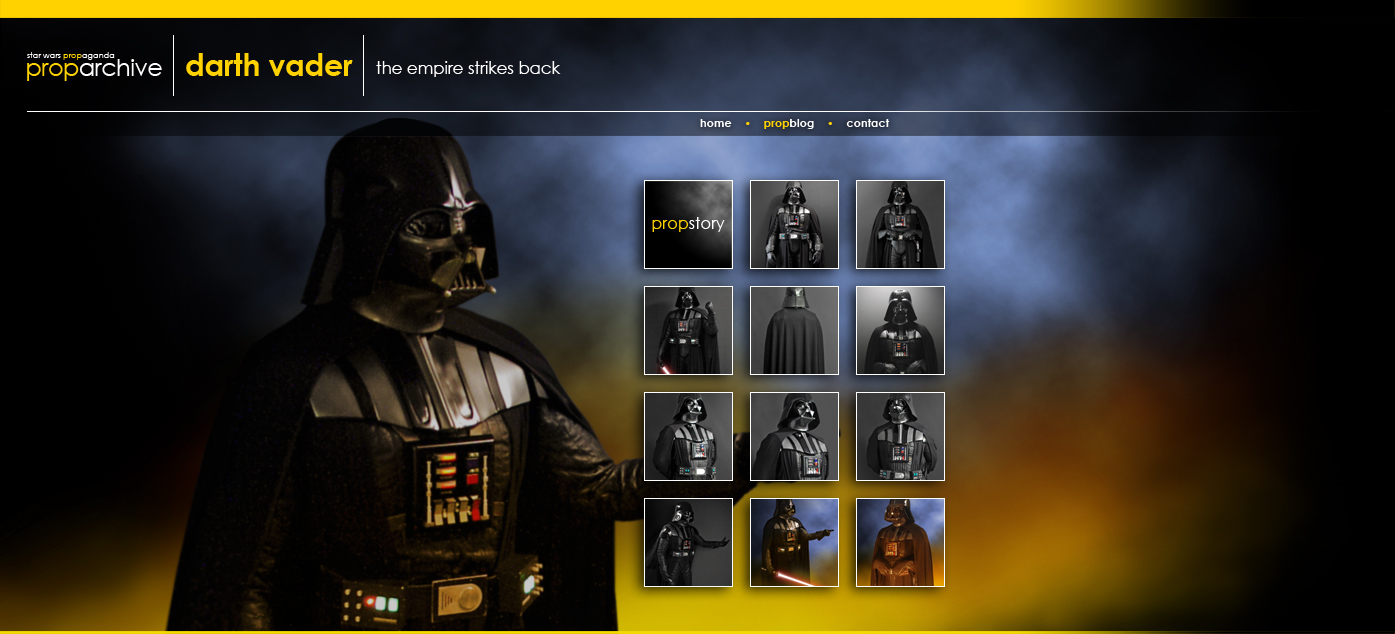Click the proparchive logo
Viewport: 1395px width, 634px height.
(x=94, y=67)
